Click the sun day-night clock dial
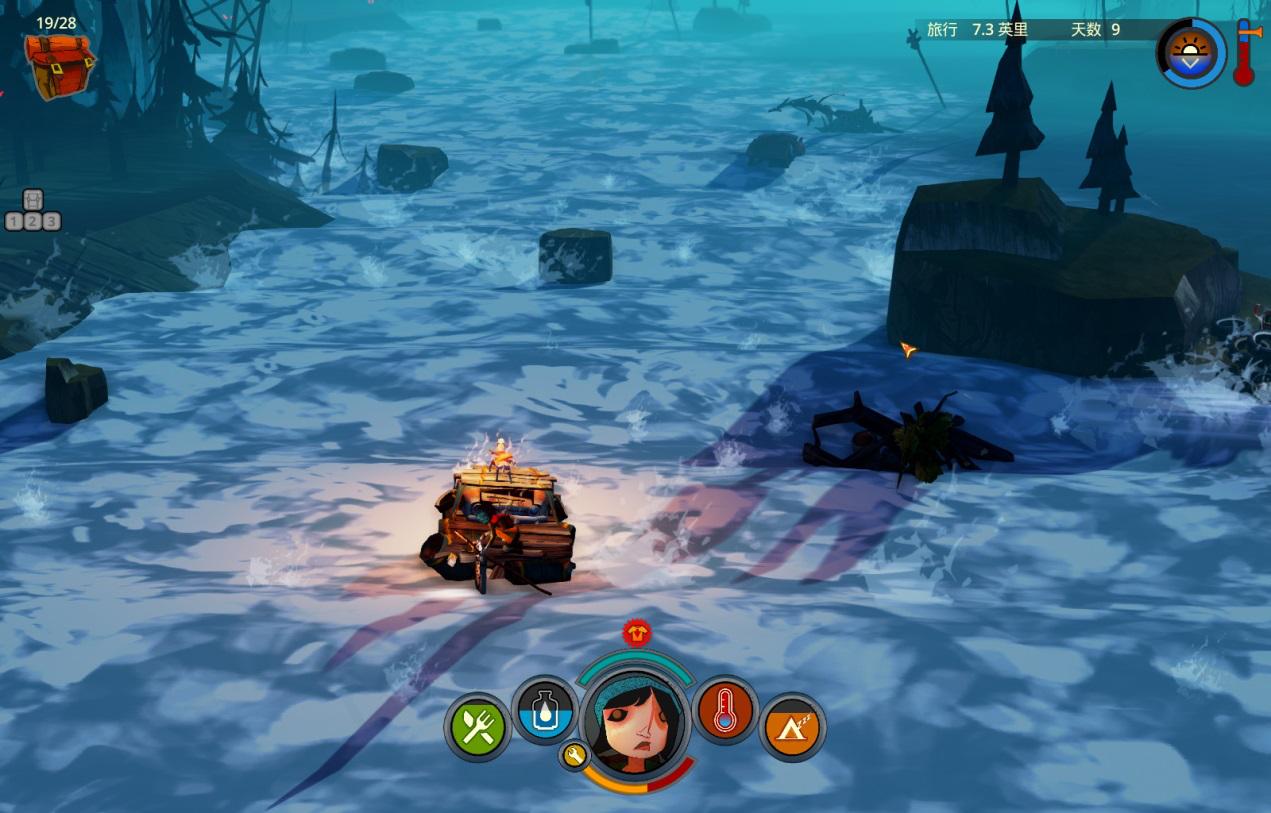The image size is (1271, 813). (1191, 52)
